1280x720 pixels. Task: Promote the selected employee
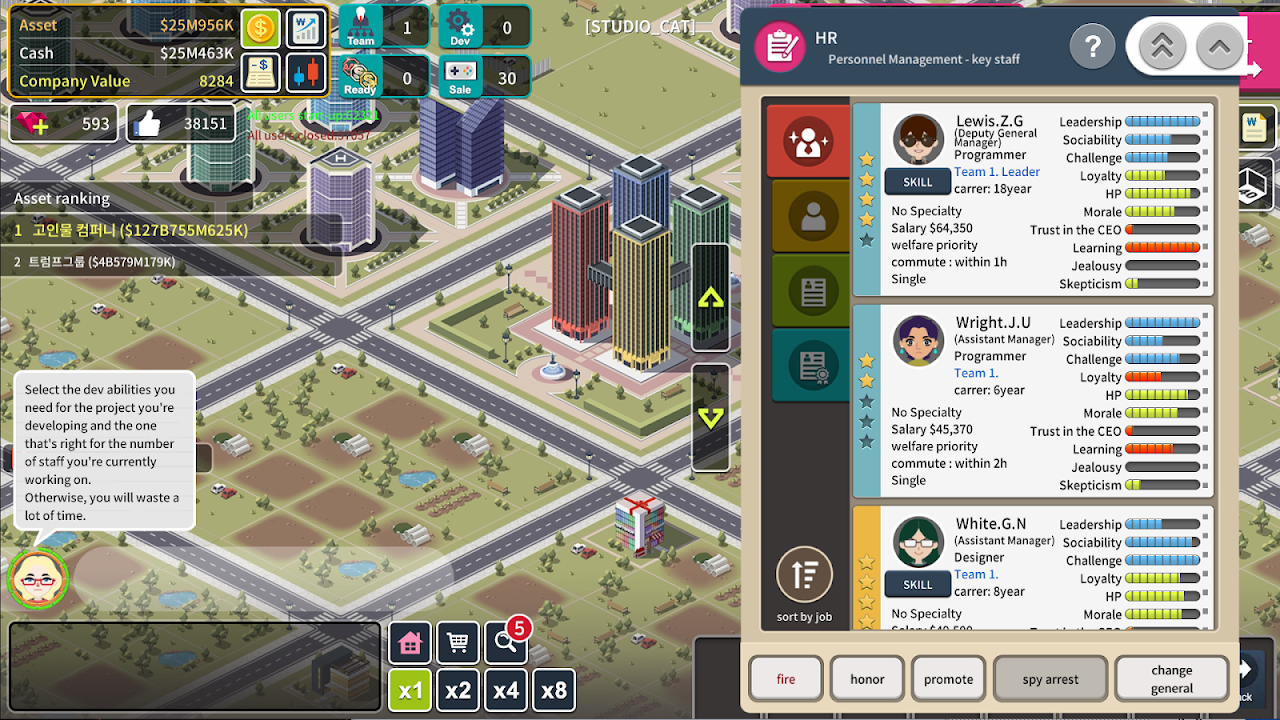click(x=948, y=679)
